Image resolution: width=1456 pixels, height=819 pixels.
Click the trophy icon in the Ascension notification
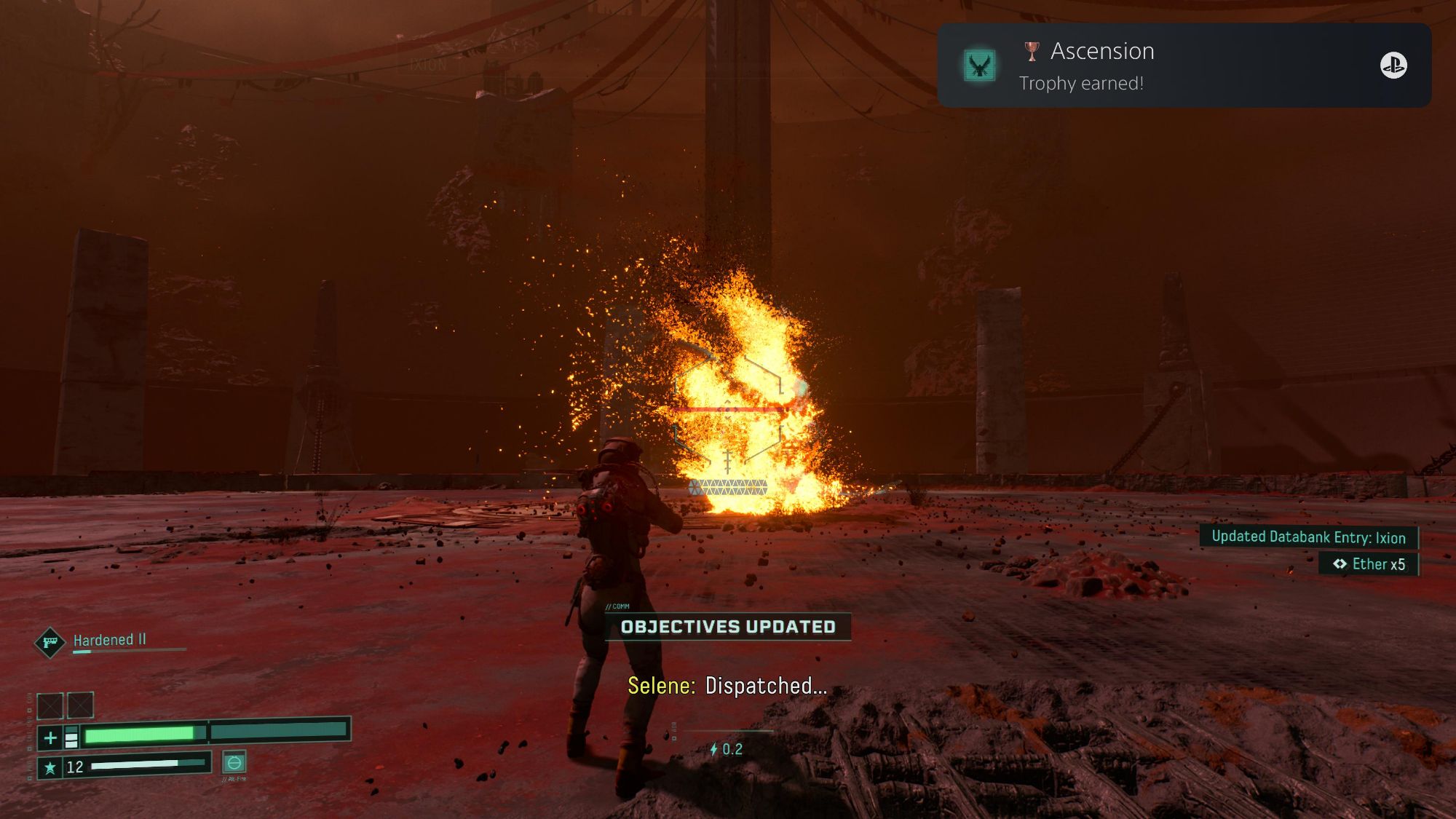click(1033, 51)
